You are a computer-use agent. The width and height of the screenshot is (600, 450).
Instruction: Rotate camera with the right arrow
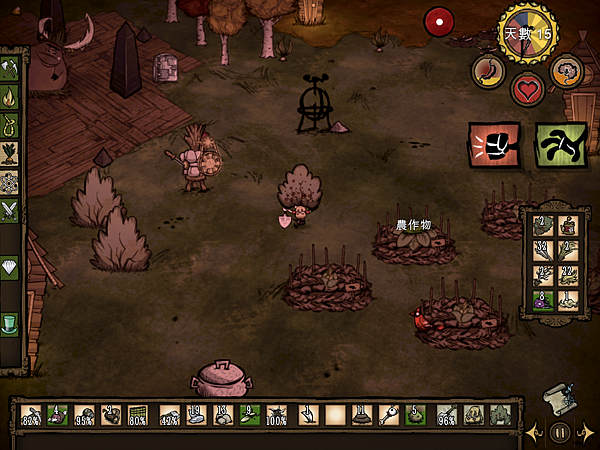coord(588,433)
